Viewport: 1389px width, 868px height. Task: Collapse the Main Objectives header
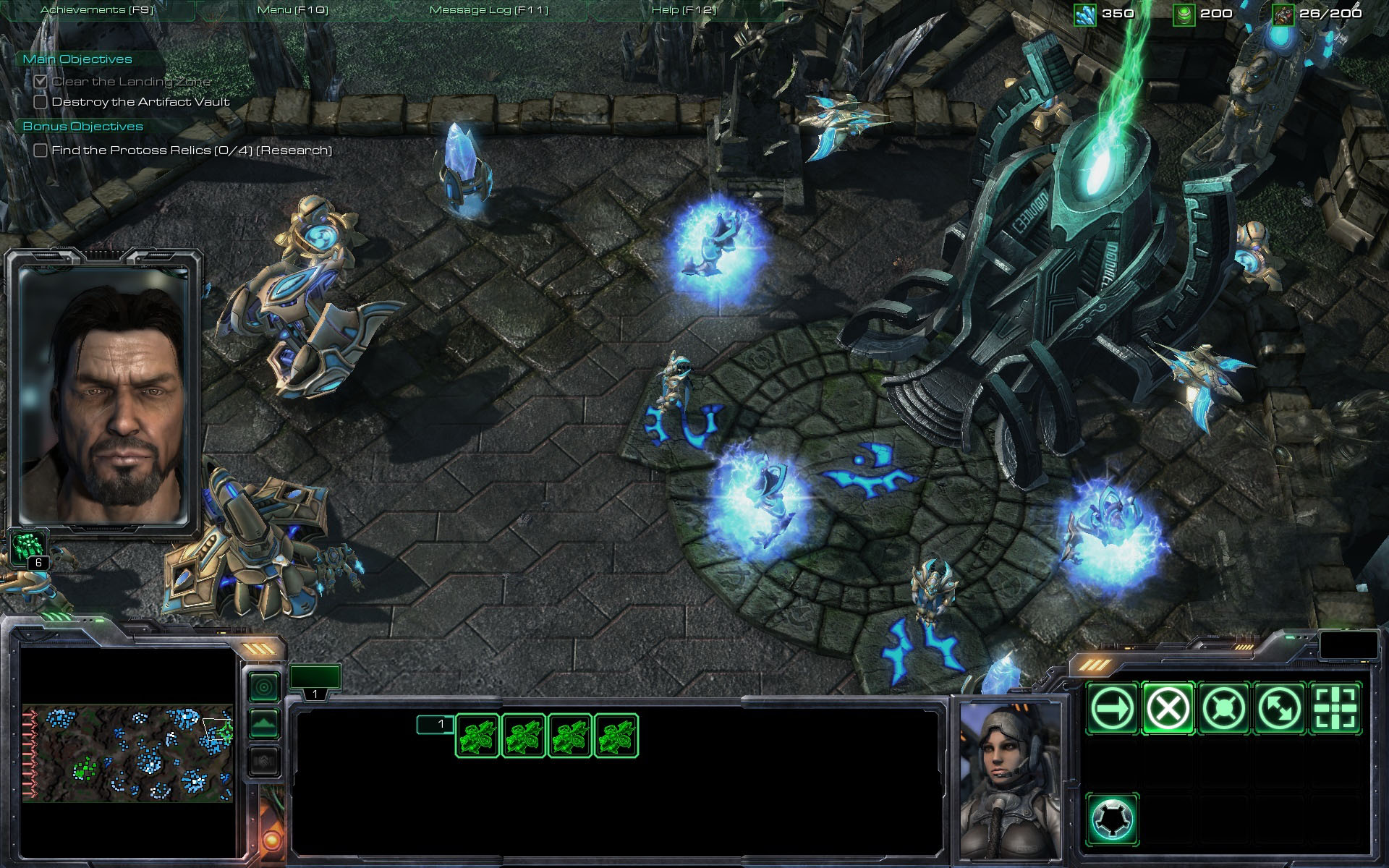click(77, 59)
